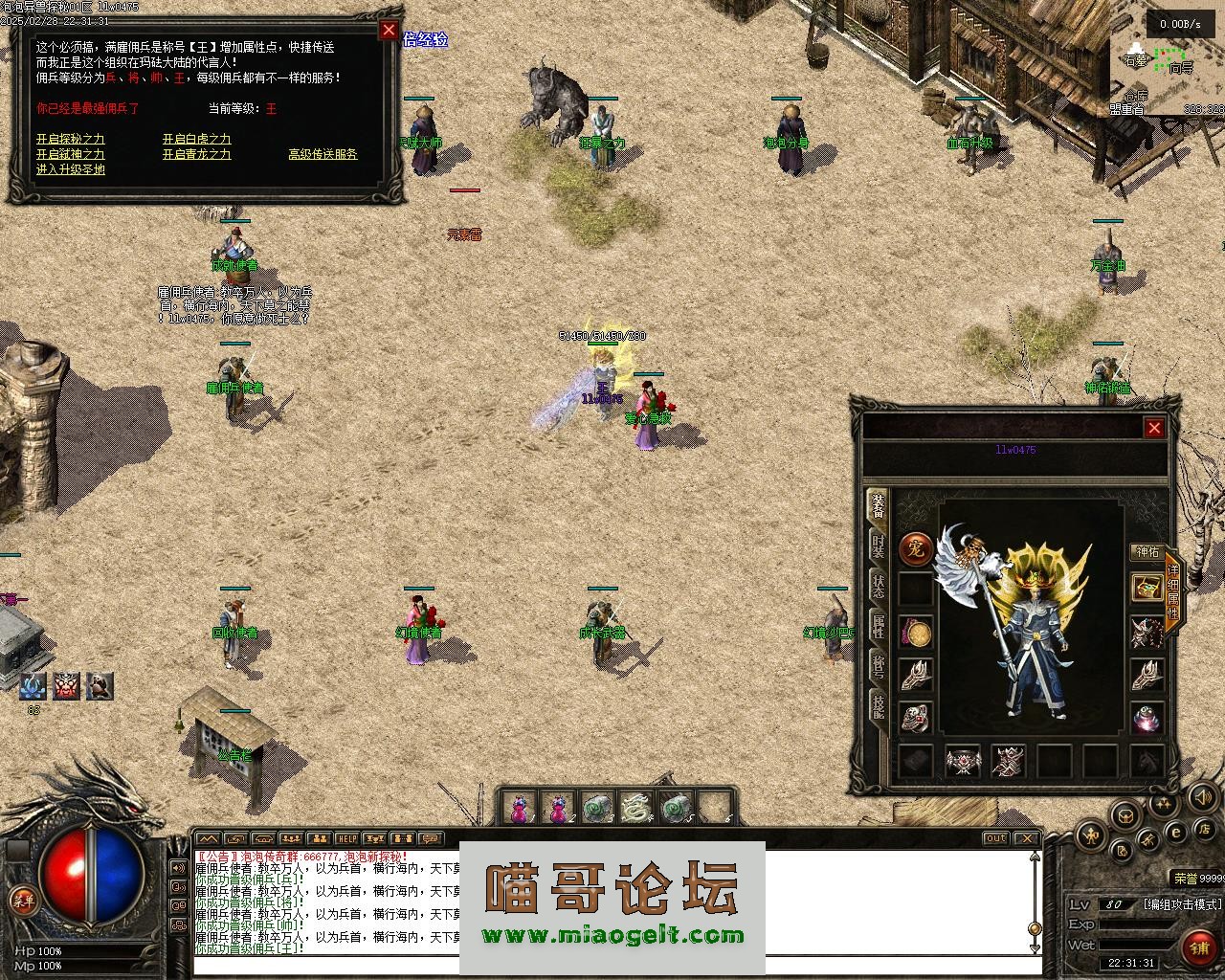Open the 状态 status tab
The width and height of the screenshot is (1225, 980).
[x=877, y=586]
